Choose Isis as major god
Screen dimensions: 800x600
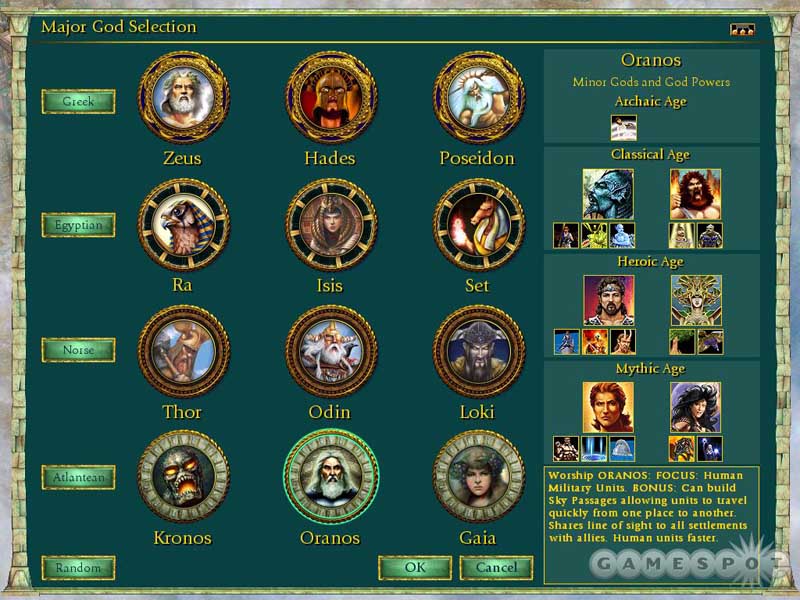click(x=331, y=224)
